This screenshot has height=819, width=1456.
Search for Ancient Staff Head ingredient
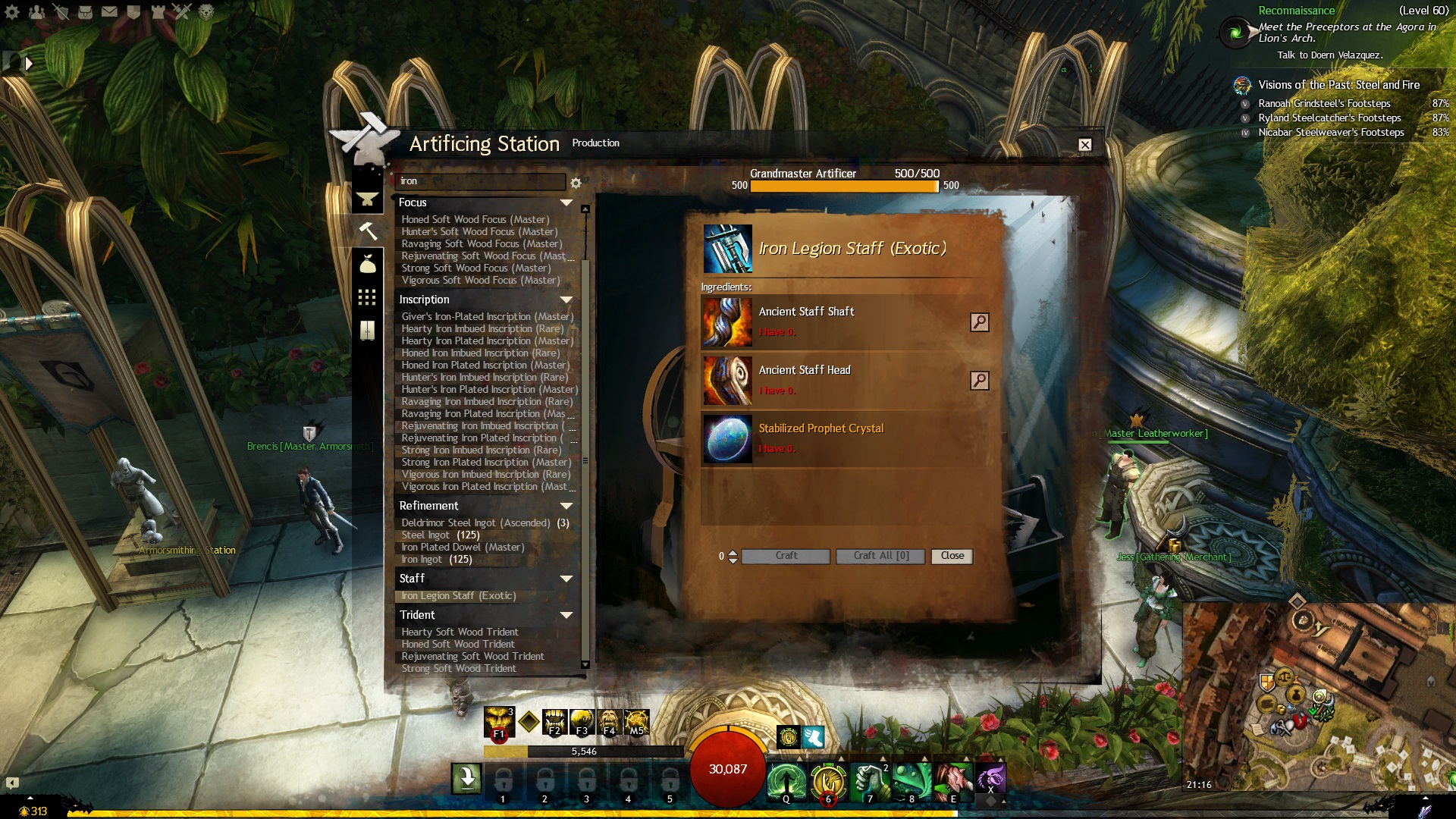click(x=979, y=381)
